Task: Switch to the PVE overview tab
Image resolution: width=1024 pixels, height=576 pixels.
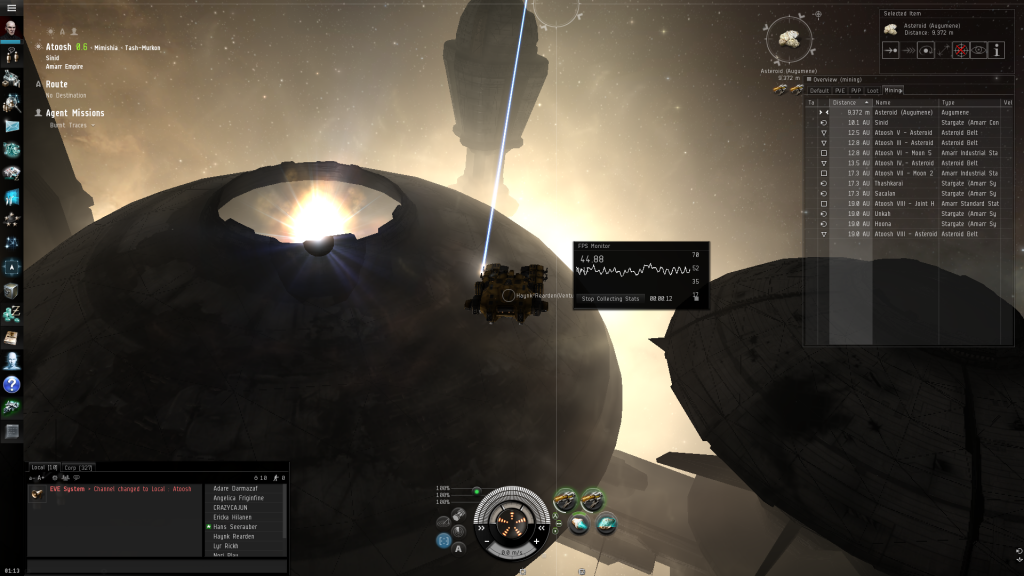Action: point(840,90)
